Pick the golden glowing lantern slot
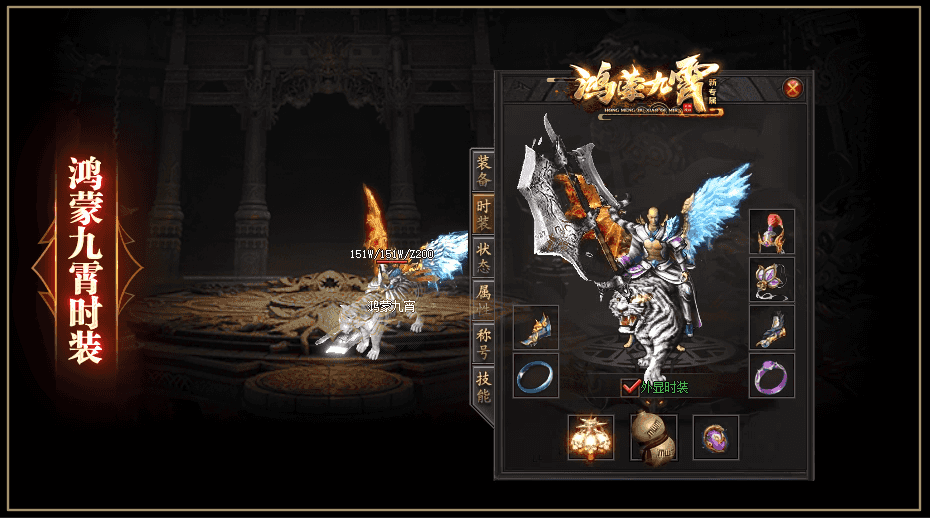The image size is (930, 518). pyautogui.click(x=591, y=438)
